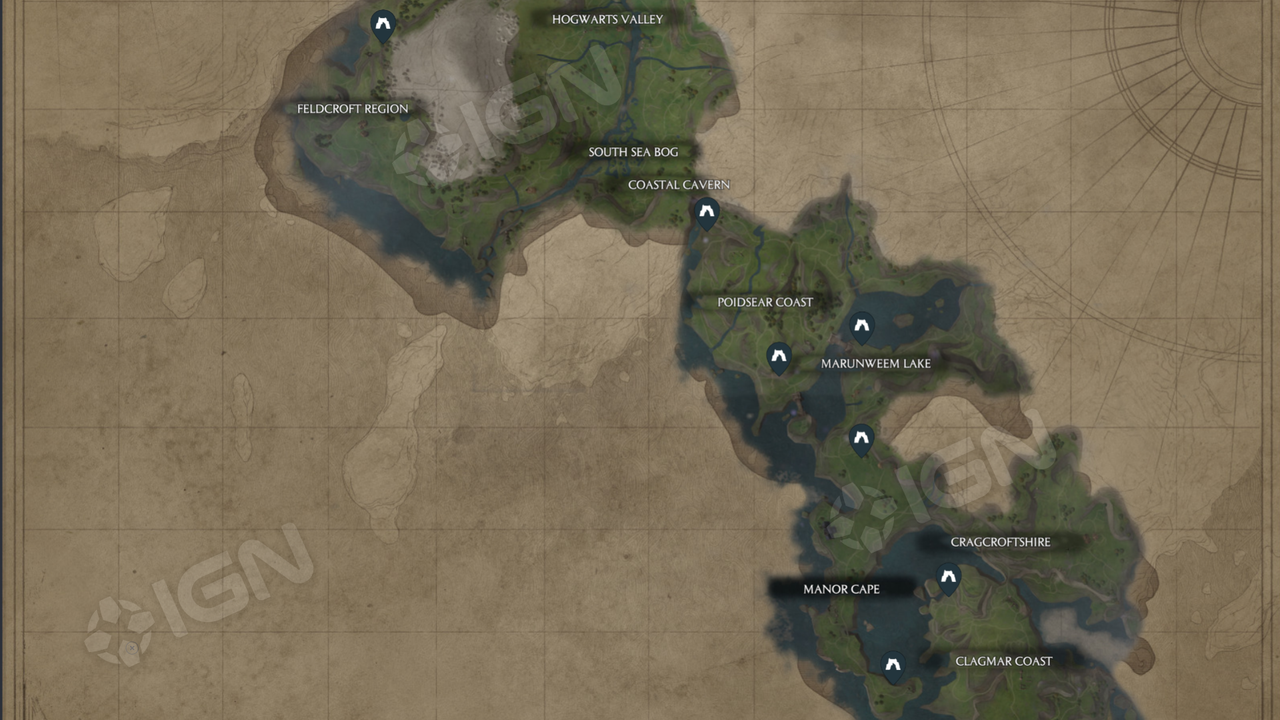Select the South Sea Bog label
The height and width of the screenshot is (720, 1280).
pos(633,151)
